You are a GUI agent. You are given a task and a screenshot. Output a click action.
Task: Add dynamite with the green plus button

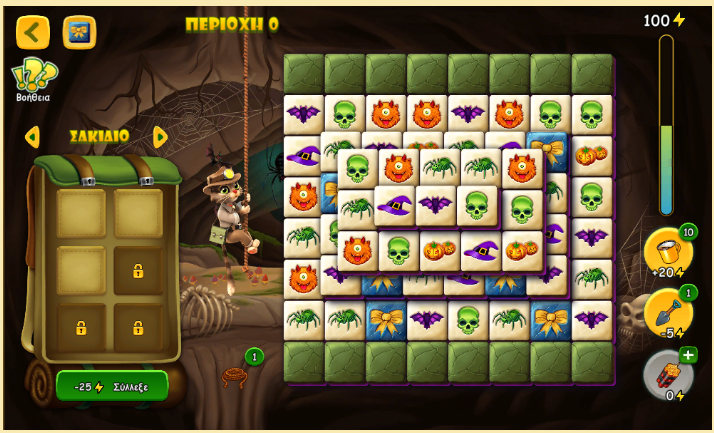tap(688, 355)
